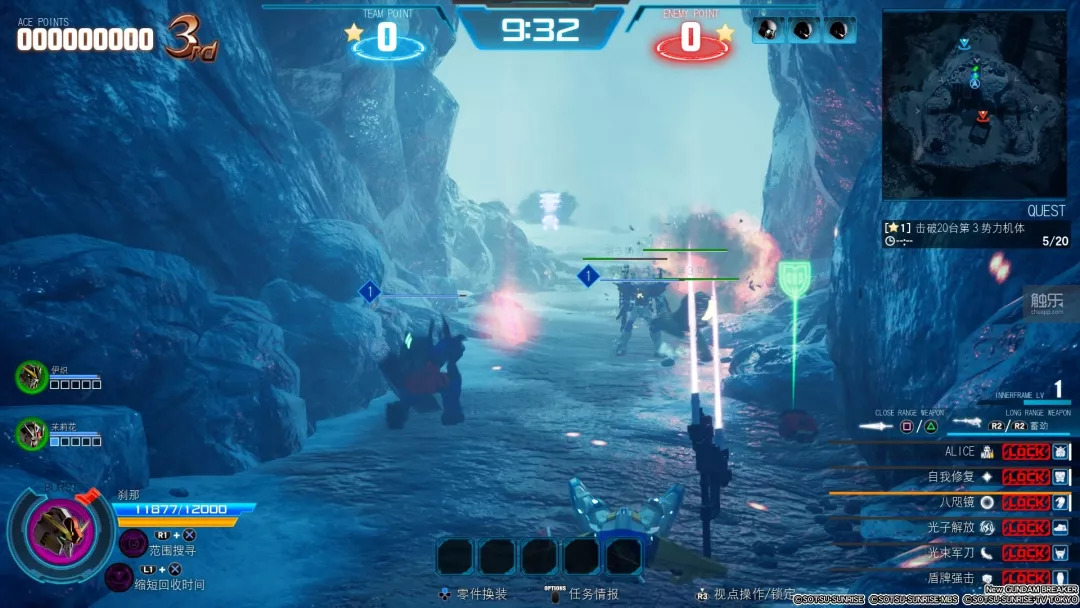The image size is (1080, 608).
Task: Select the quest tracker entry
Action: pos(975,234)
